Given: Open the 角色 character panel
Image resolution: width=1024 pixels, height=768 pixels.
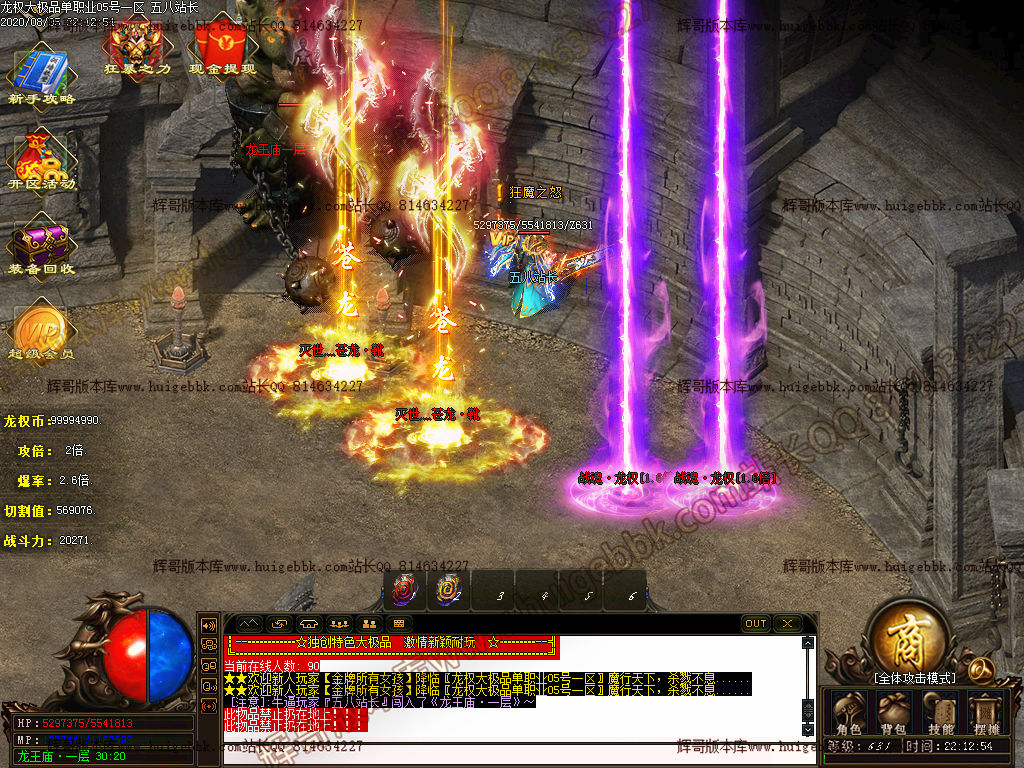Looking at the screenshot, I should 849,713.
